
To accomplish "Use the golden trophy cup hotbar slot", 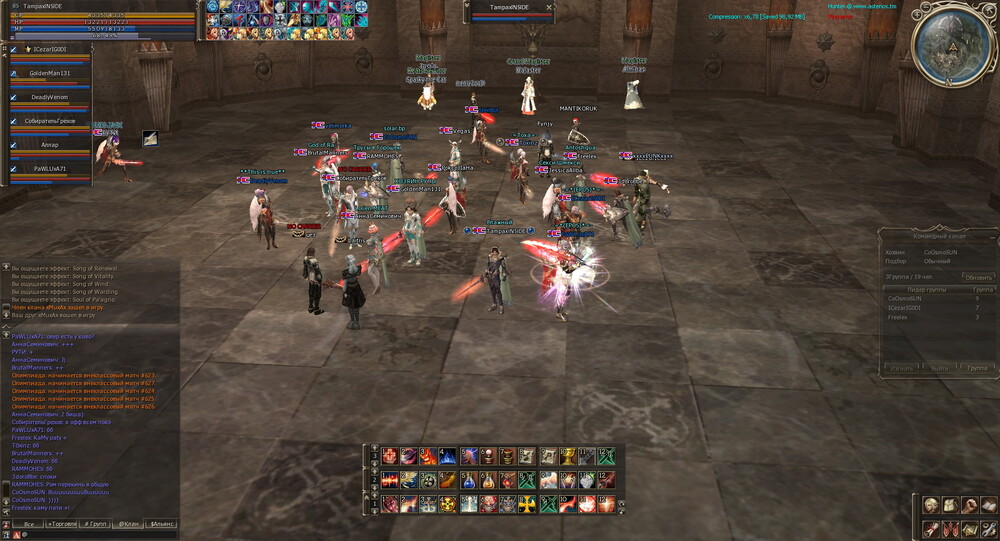I will pos(568,456).
